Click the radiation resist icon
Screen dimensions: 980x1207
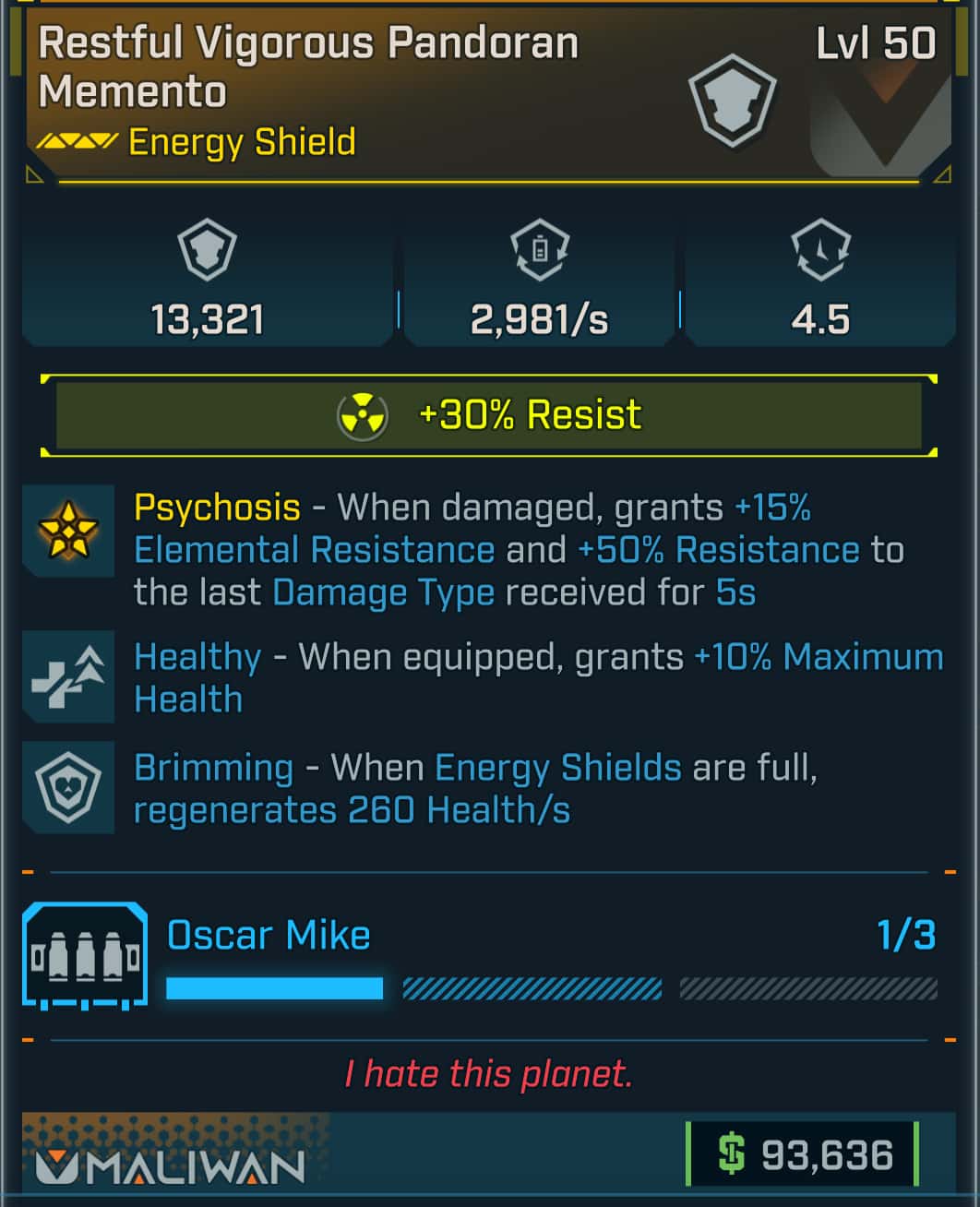point(363,415)
